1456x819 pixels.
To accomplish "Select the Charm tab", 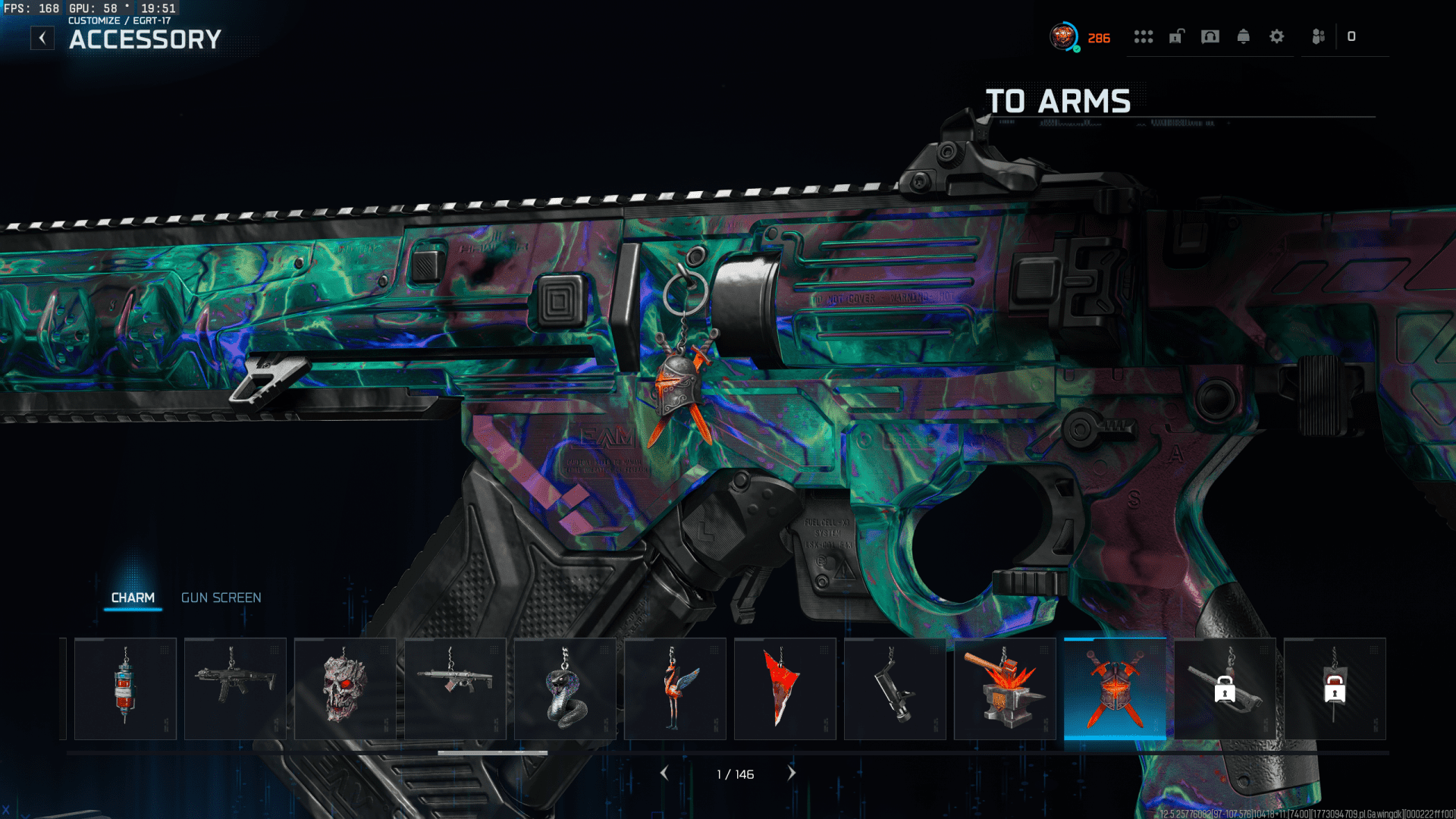I will 133,598.
